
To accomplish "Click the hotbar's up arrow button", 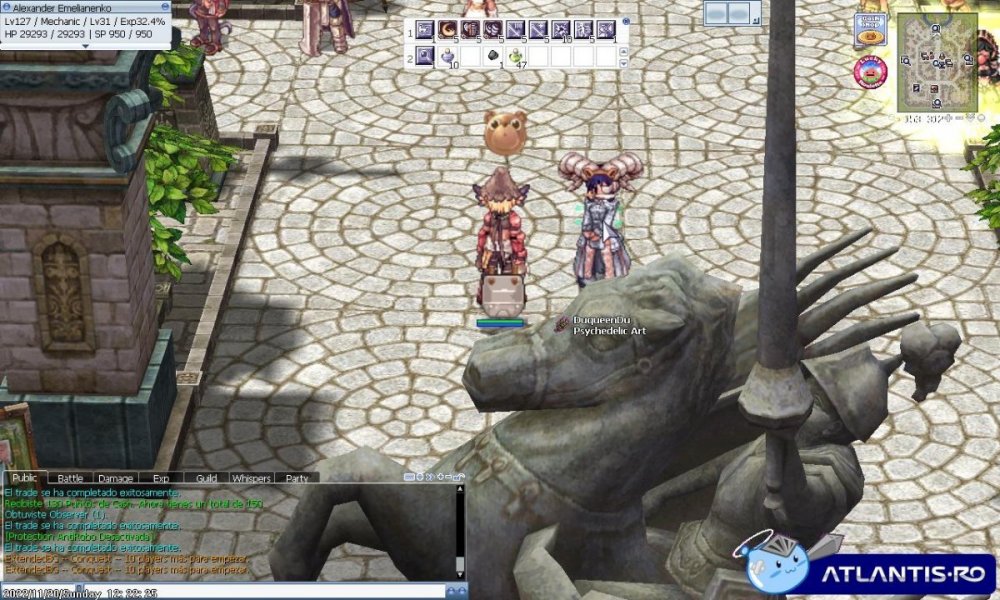I will pos(625,50).
